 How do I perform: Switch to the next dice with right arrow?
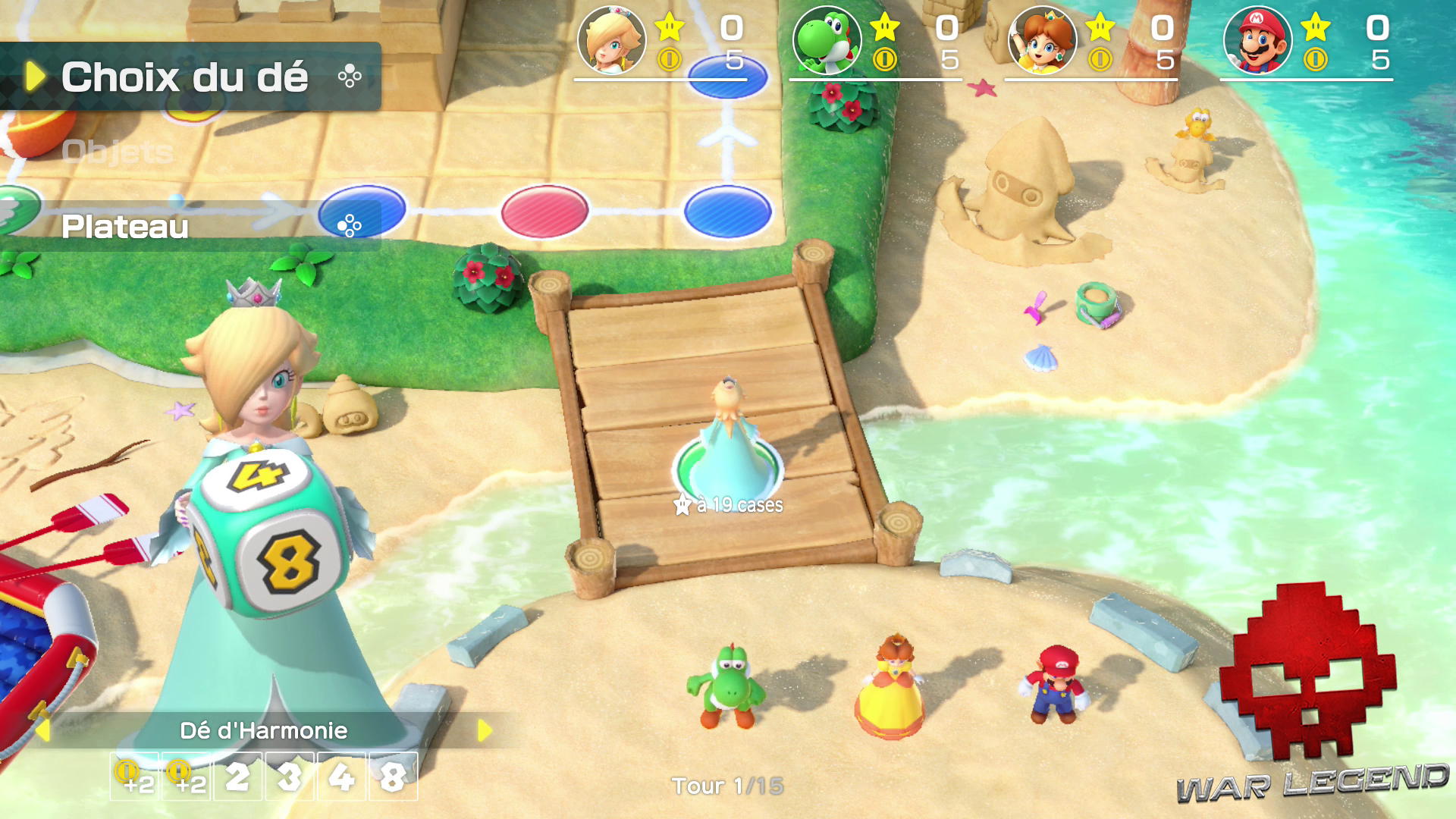[x=485, y=730]
